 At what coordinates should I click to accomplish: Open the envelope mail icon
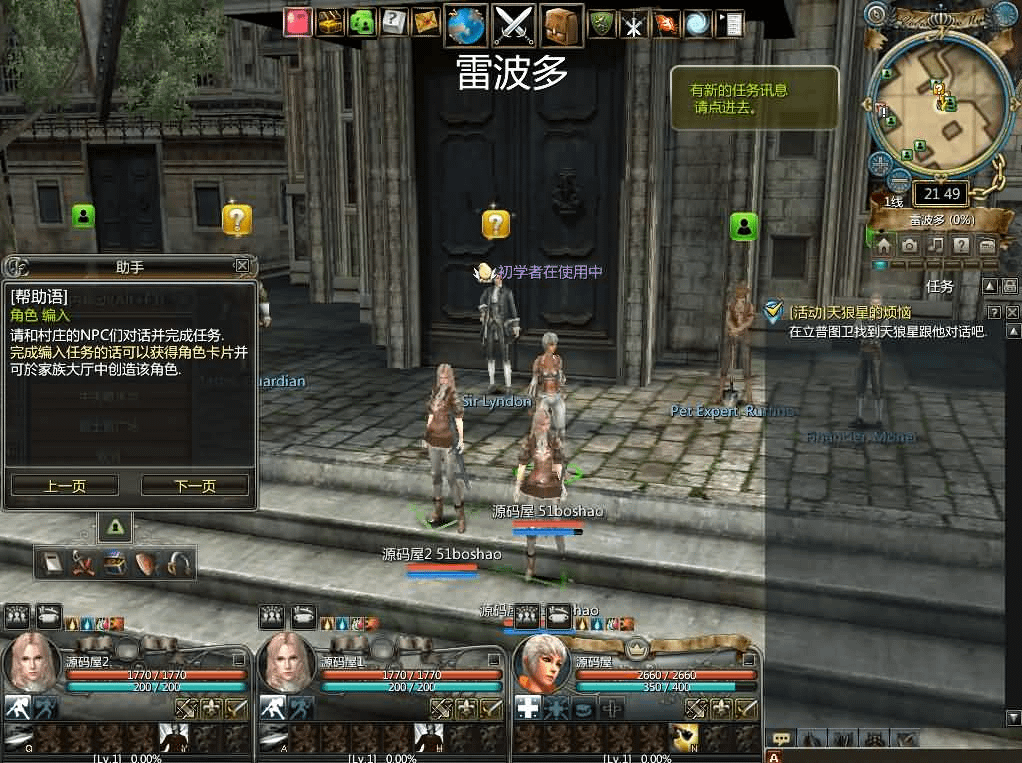tap(425, 22)
